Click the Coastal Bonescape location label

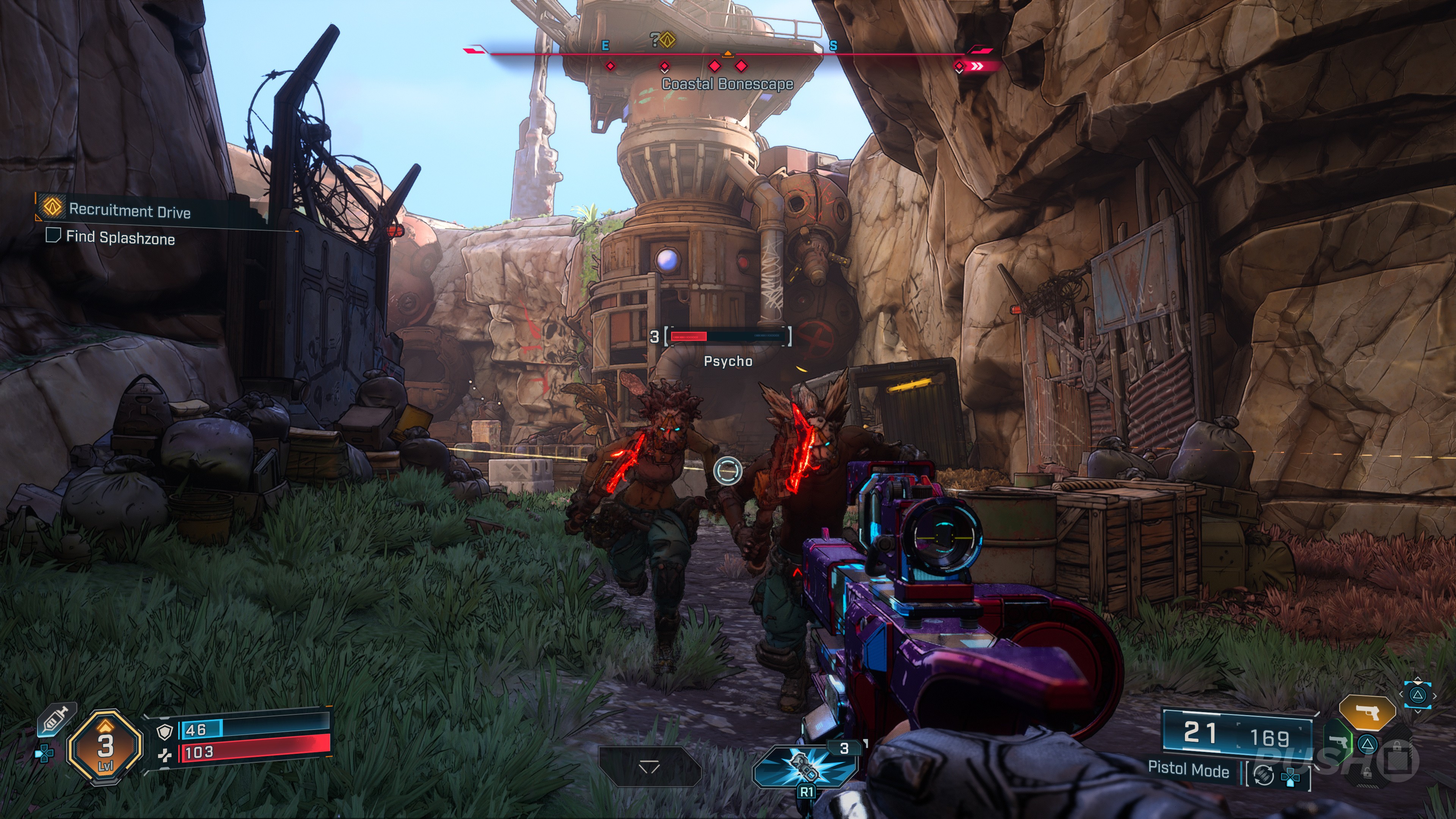tap(728, 84)
